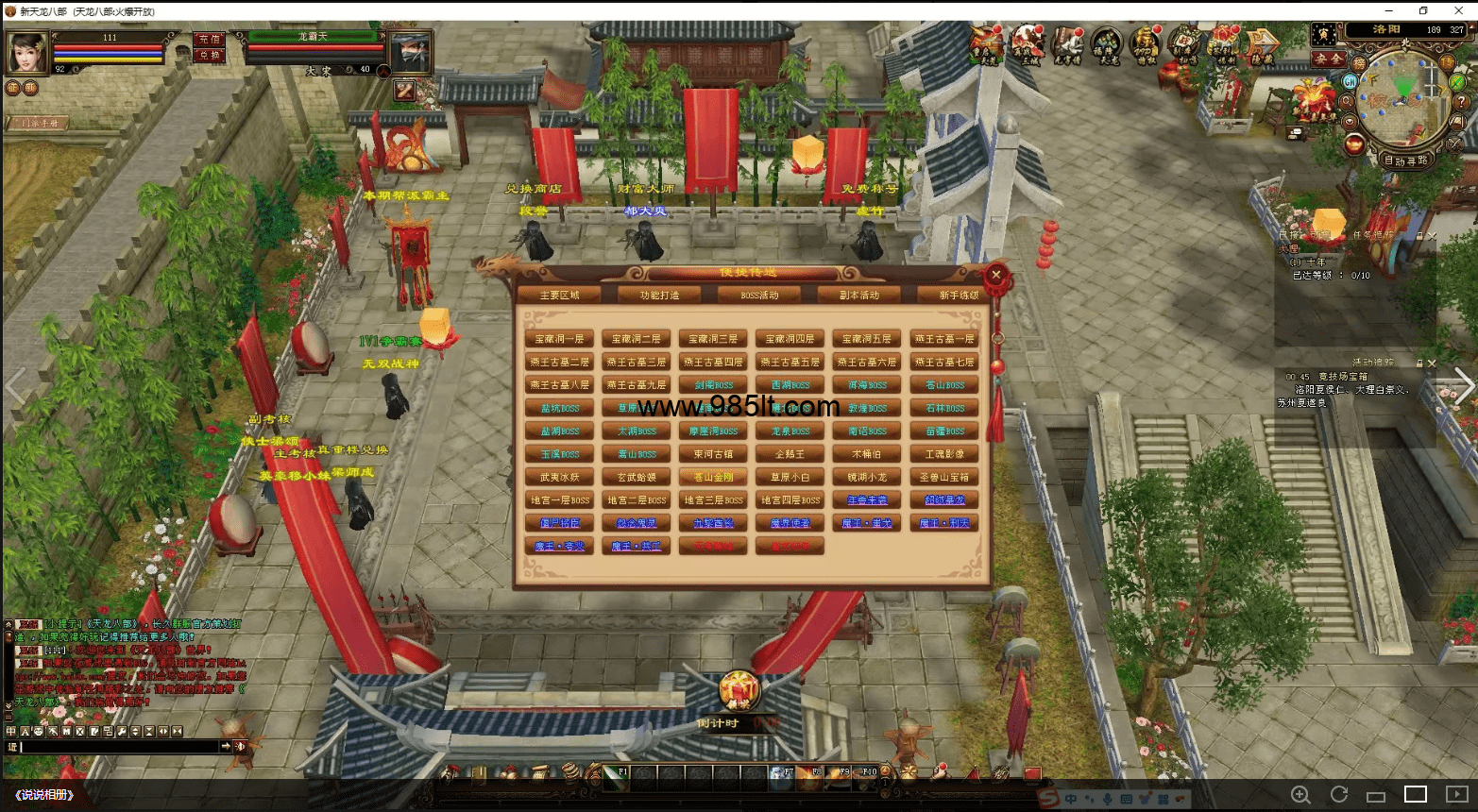Click the 充值 recharge button

[x=209, y=39]
